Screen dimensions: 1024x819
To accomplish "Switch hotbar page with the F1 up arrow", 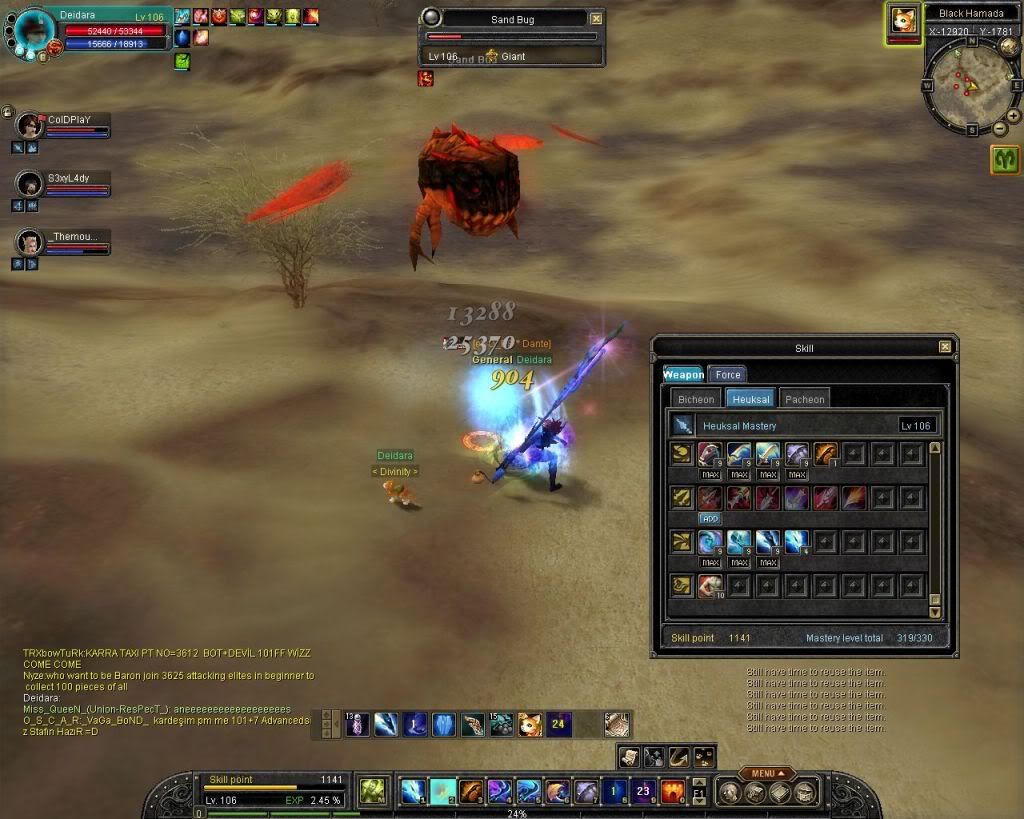I will pos(699,783).
